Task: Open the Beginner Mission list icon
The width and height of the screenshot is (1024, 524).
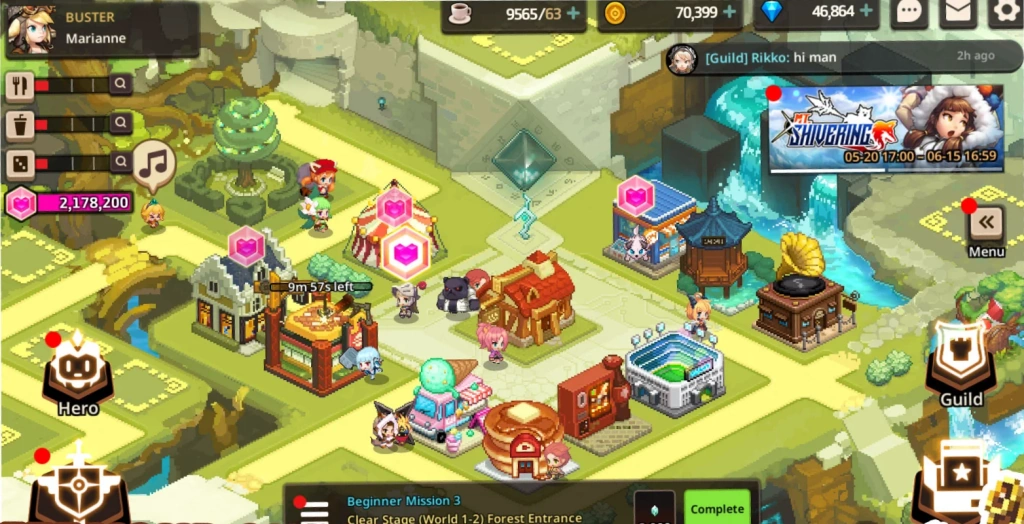Action: coord(314,510)
